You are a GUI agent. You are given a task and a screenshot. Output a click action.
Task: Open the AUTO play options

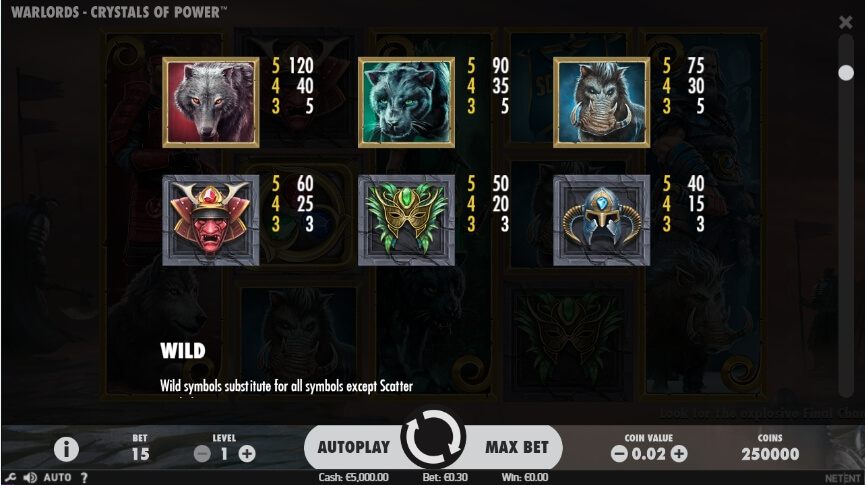(x=57, y=478)
